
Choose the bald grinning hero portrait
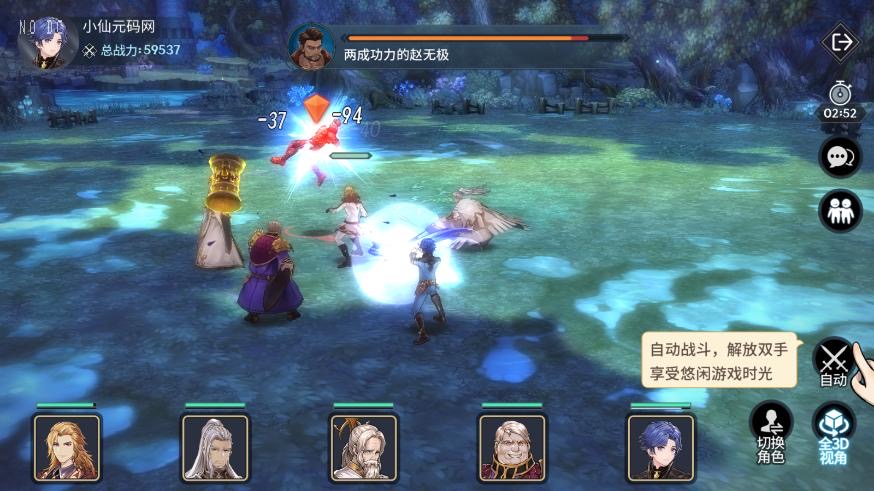point(512,447)
